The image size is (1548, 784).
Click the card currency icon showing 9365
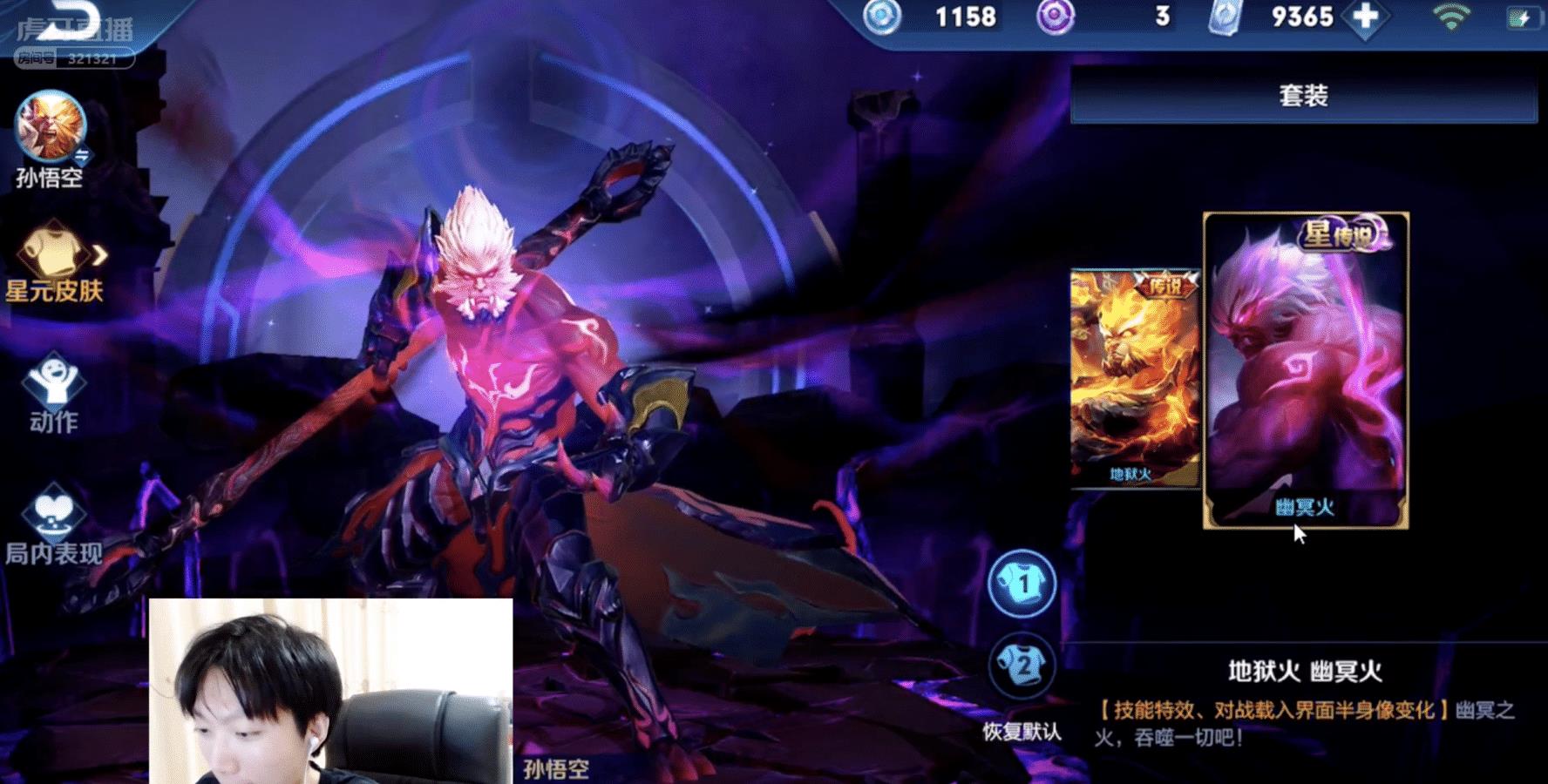[x=1225, y=16]
